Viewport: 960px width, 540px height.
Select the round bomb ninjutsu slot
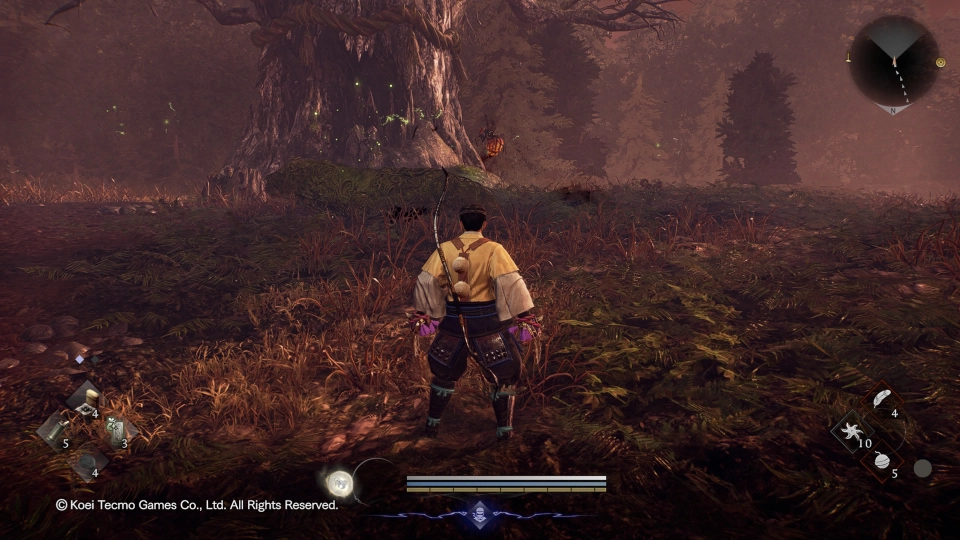pos(881,461)
